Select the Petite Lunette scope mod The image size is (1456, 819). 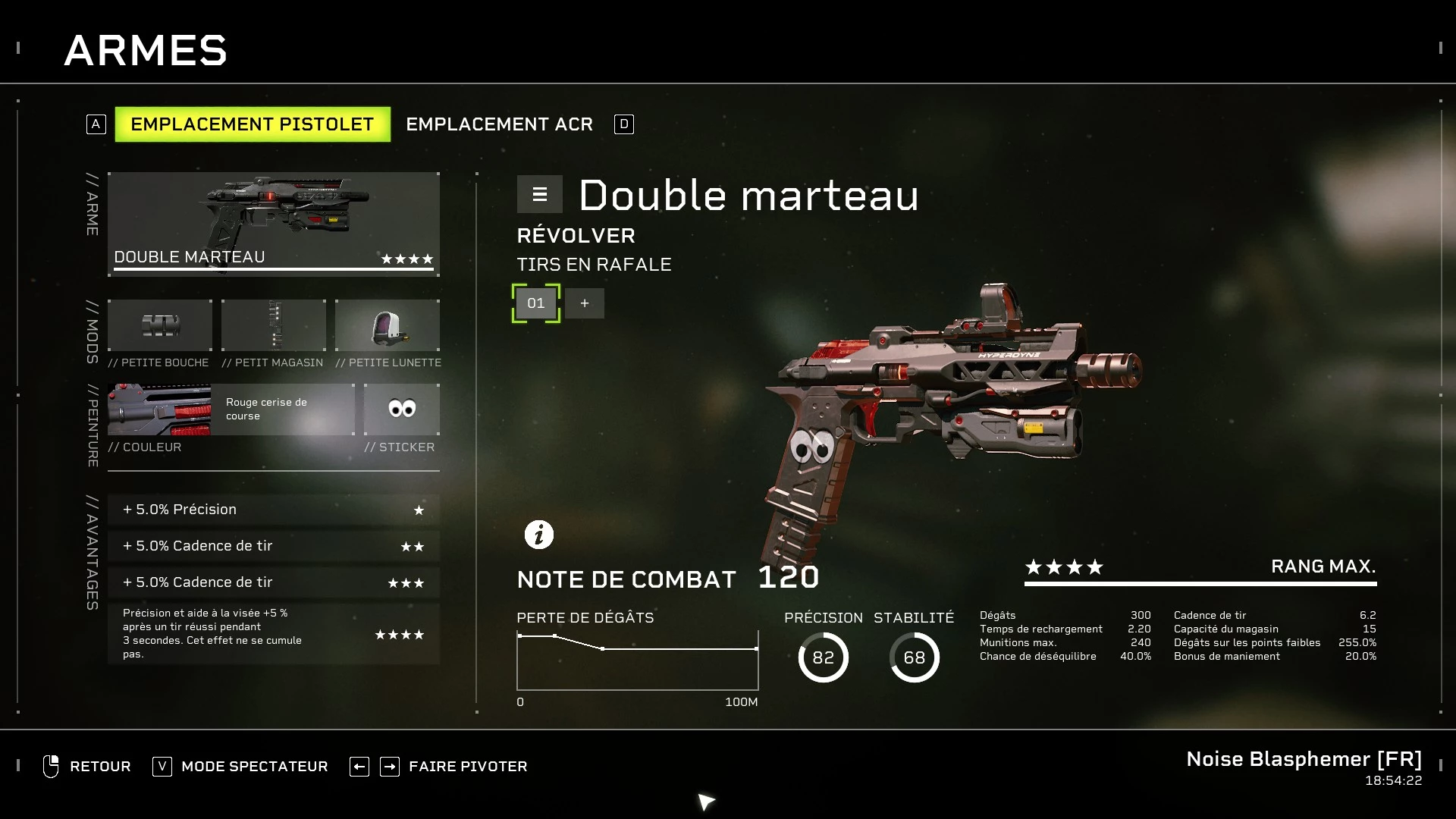[388, 326]
